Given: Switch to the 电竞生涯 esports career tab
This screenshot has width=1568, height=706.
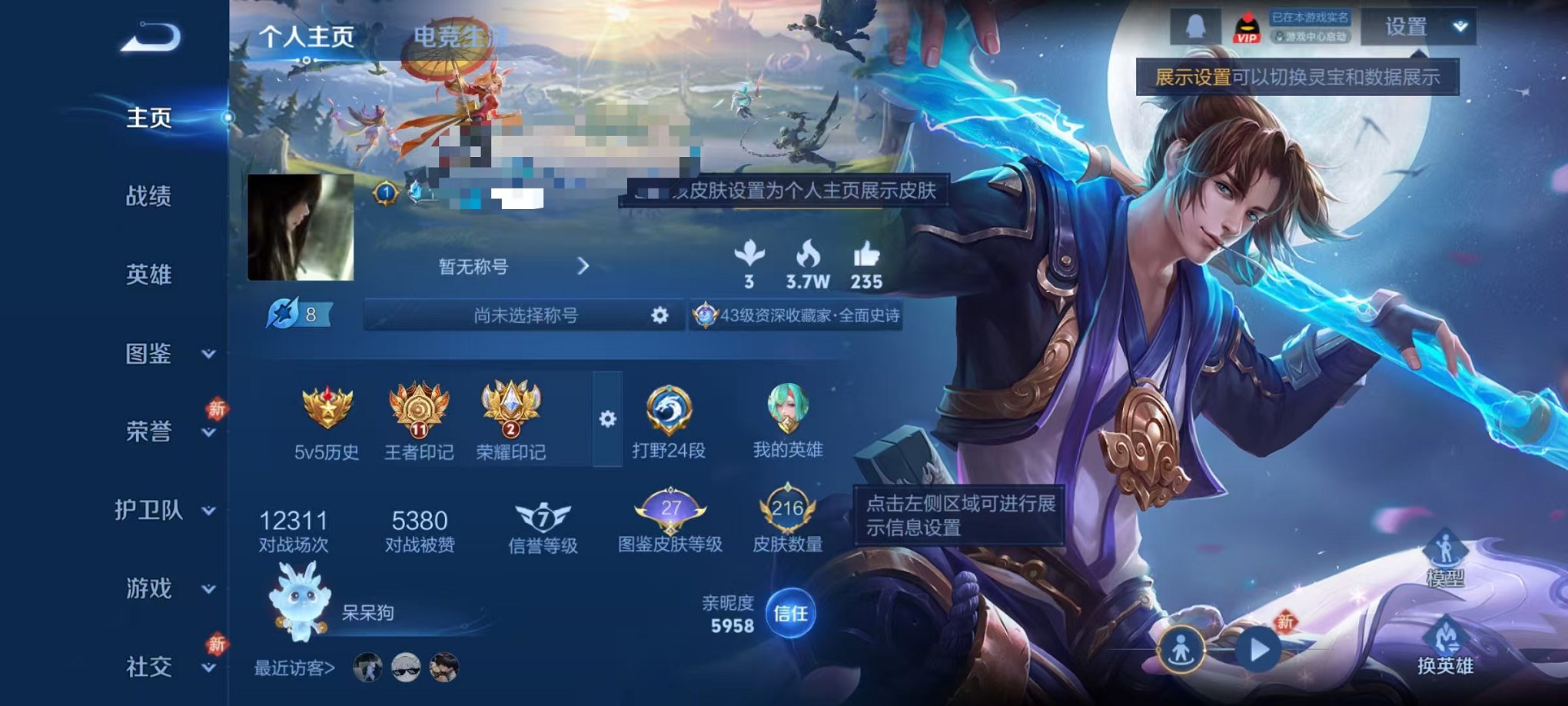Looking at the screenshot, I should [455, 35].
